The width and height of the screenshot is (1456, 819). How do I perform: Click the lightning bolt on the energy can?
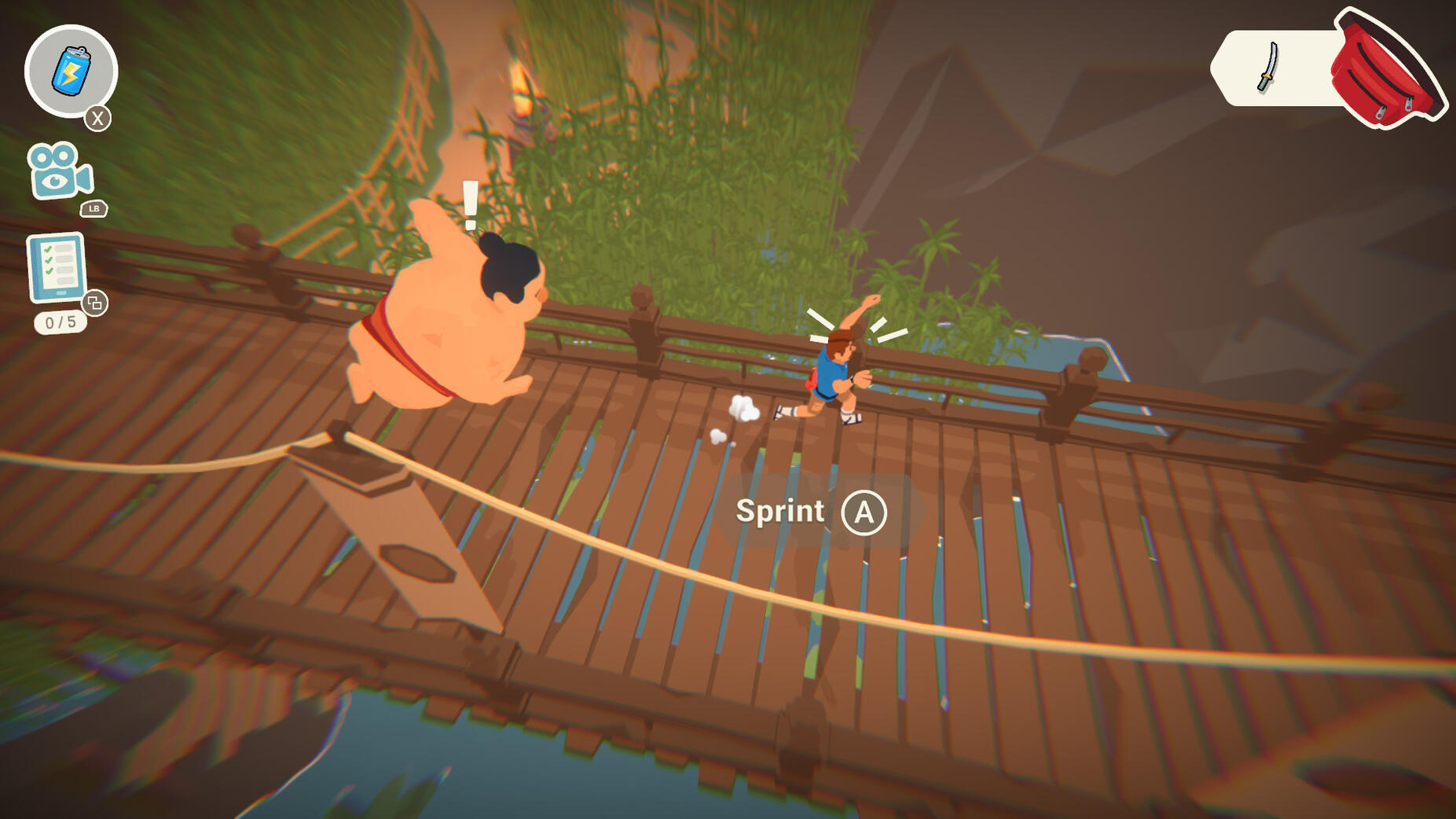(71, 72)
